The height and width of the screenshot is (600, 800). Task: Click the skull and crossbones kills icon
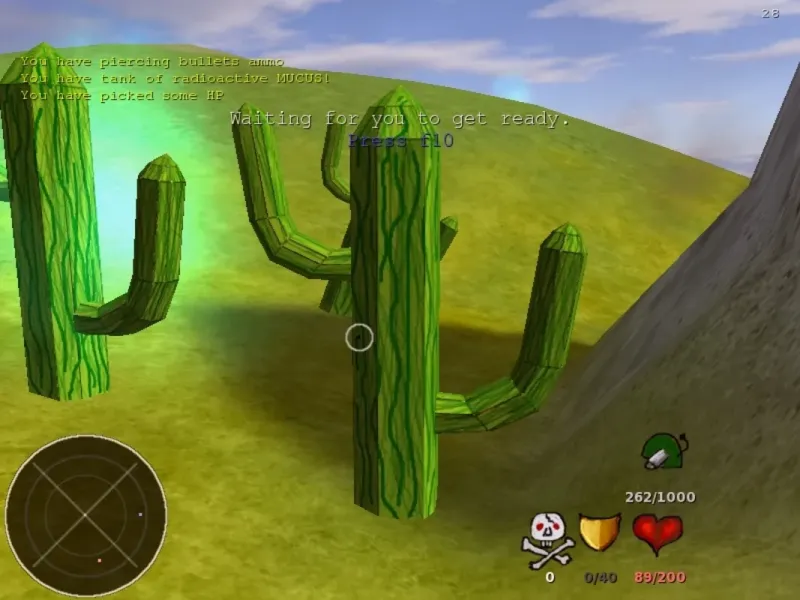coord(548,537)
